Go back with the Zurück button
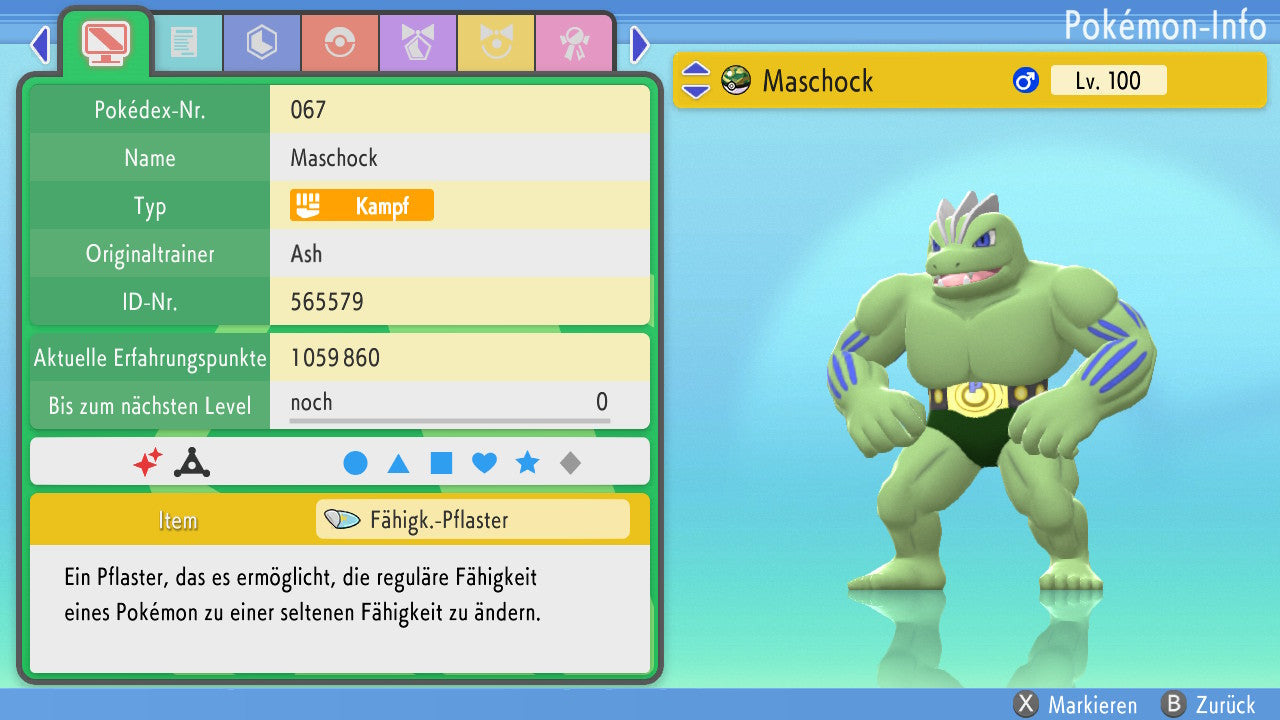 (1208, 705)
